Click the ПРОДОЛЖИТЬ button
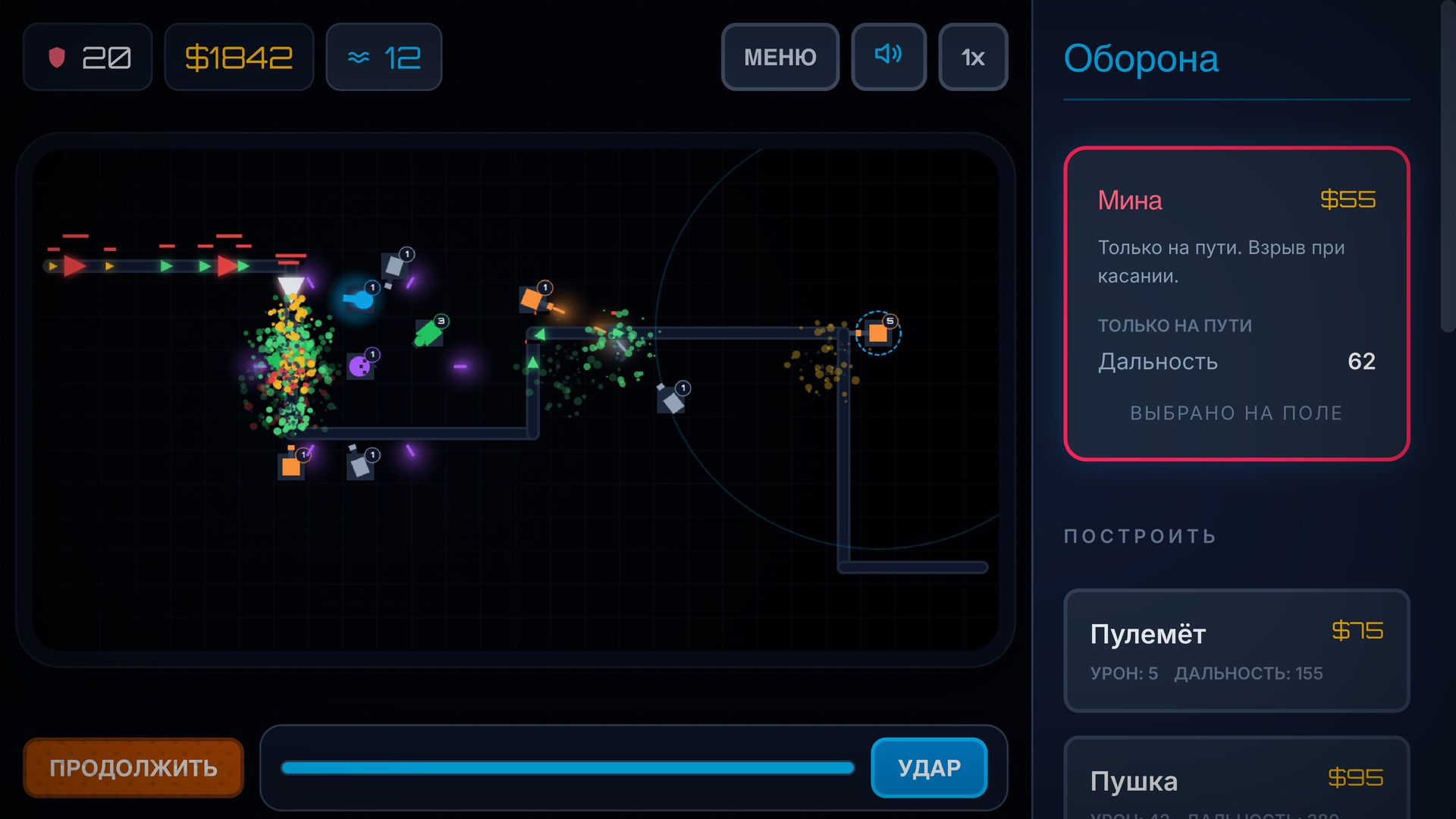The image size is (1456, 819). (x=133, y=767)
